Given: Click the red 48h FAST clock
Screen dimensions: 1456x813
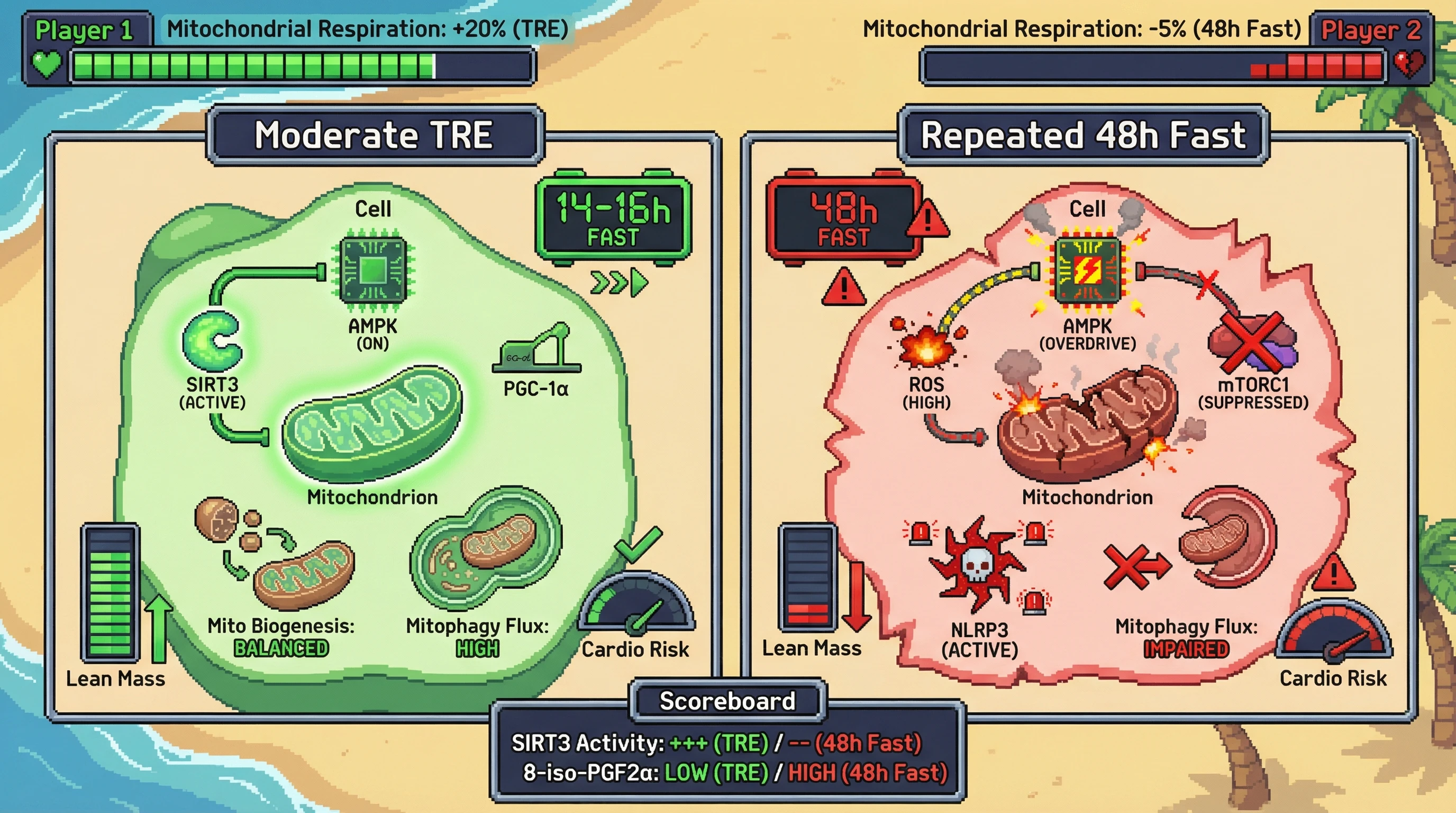Looking at the screenshot, I should (843, 219).
